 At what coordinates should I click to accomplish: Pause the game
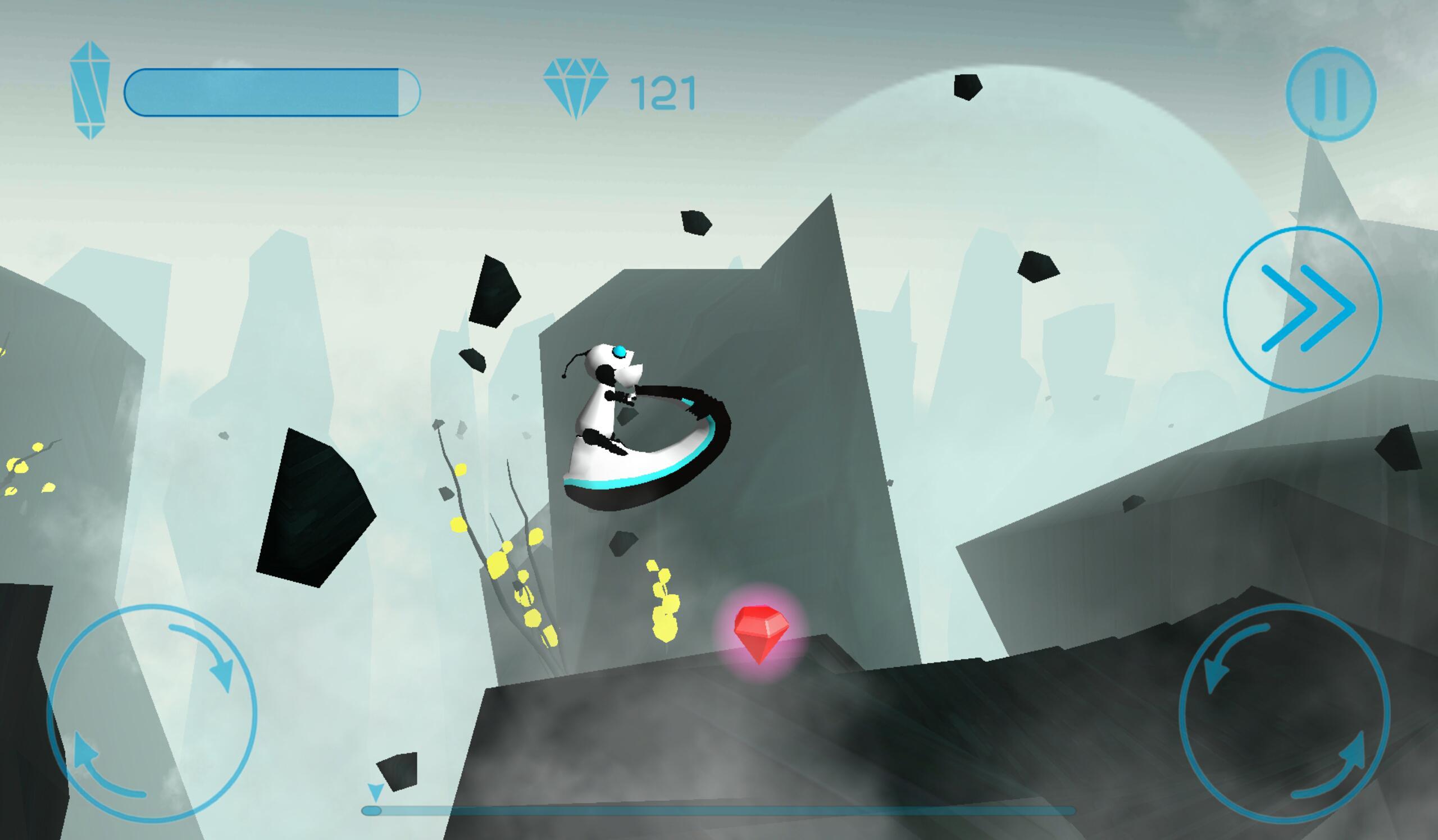tap(1331, 94)
